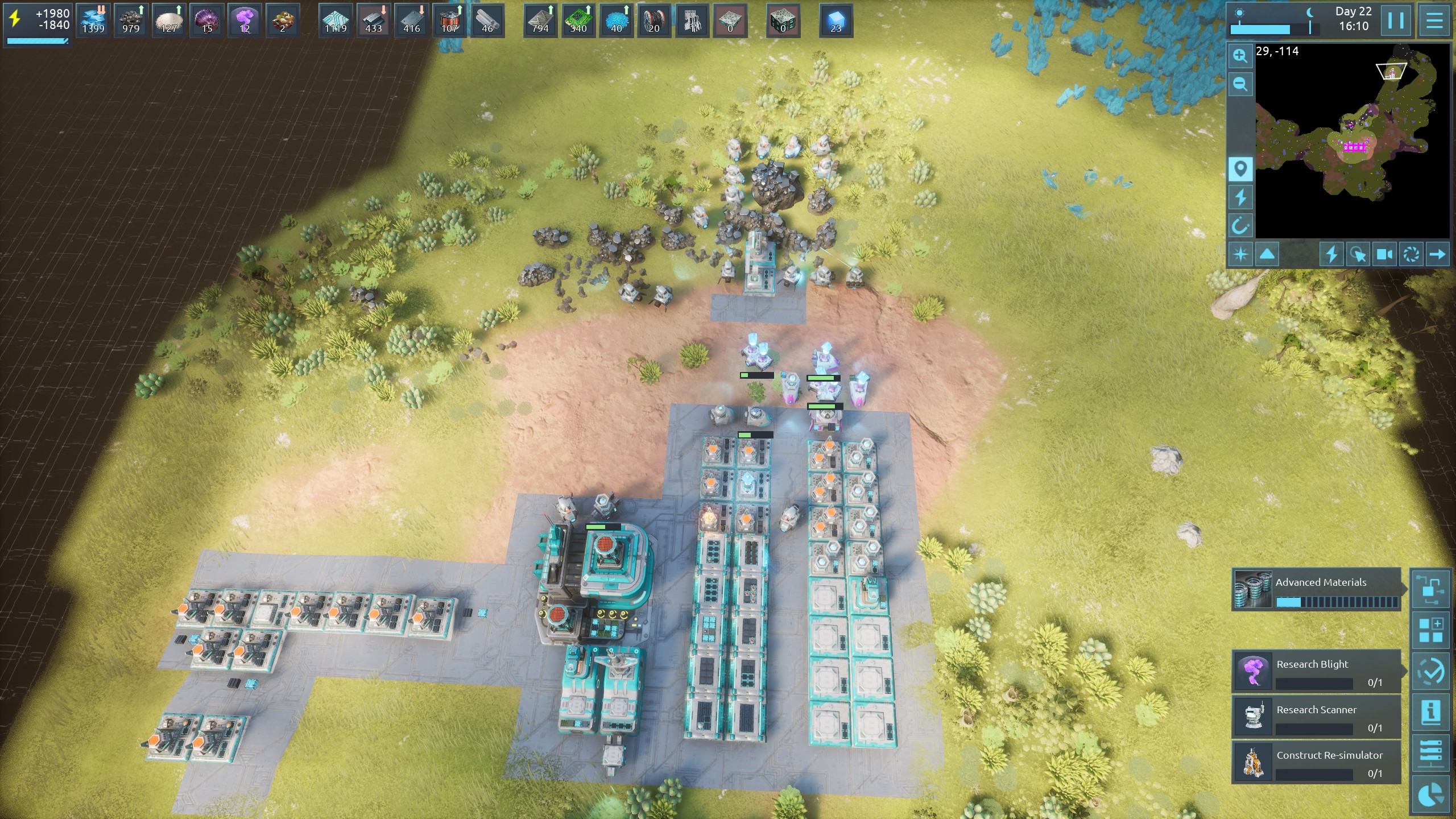Image resolution: width=1456 pixels, height=819 pixels.
Task: Toggle the map pin marker overlay
Action: (1240, 169)
